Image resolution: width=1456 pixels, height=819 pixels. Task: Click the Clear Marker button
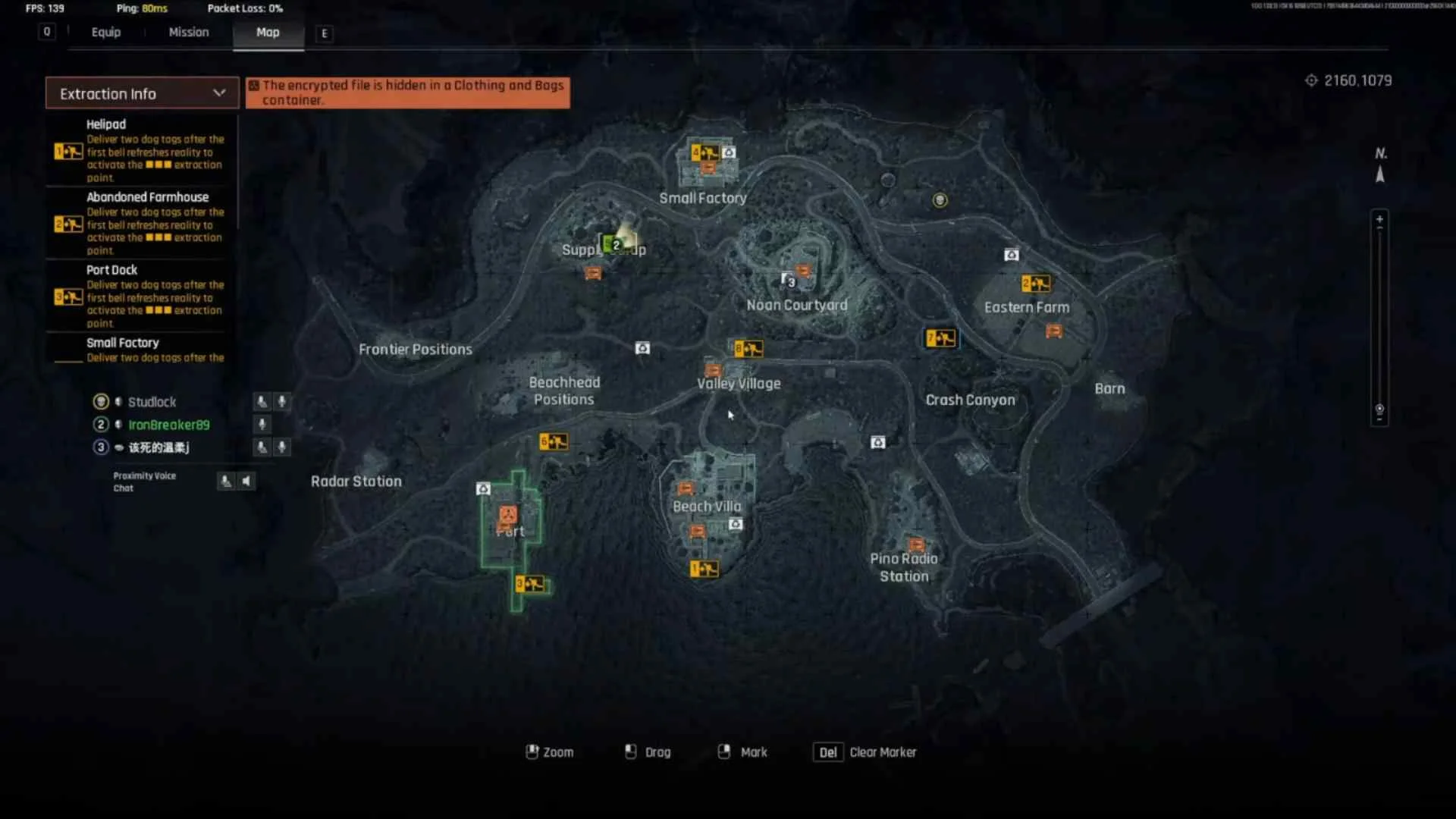coord(864,752)
